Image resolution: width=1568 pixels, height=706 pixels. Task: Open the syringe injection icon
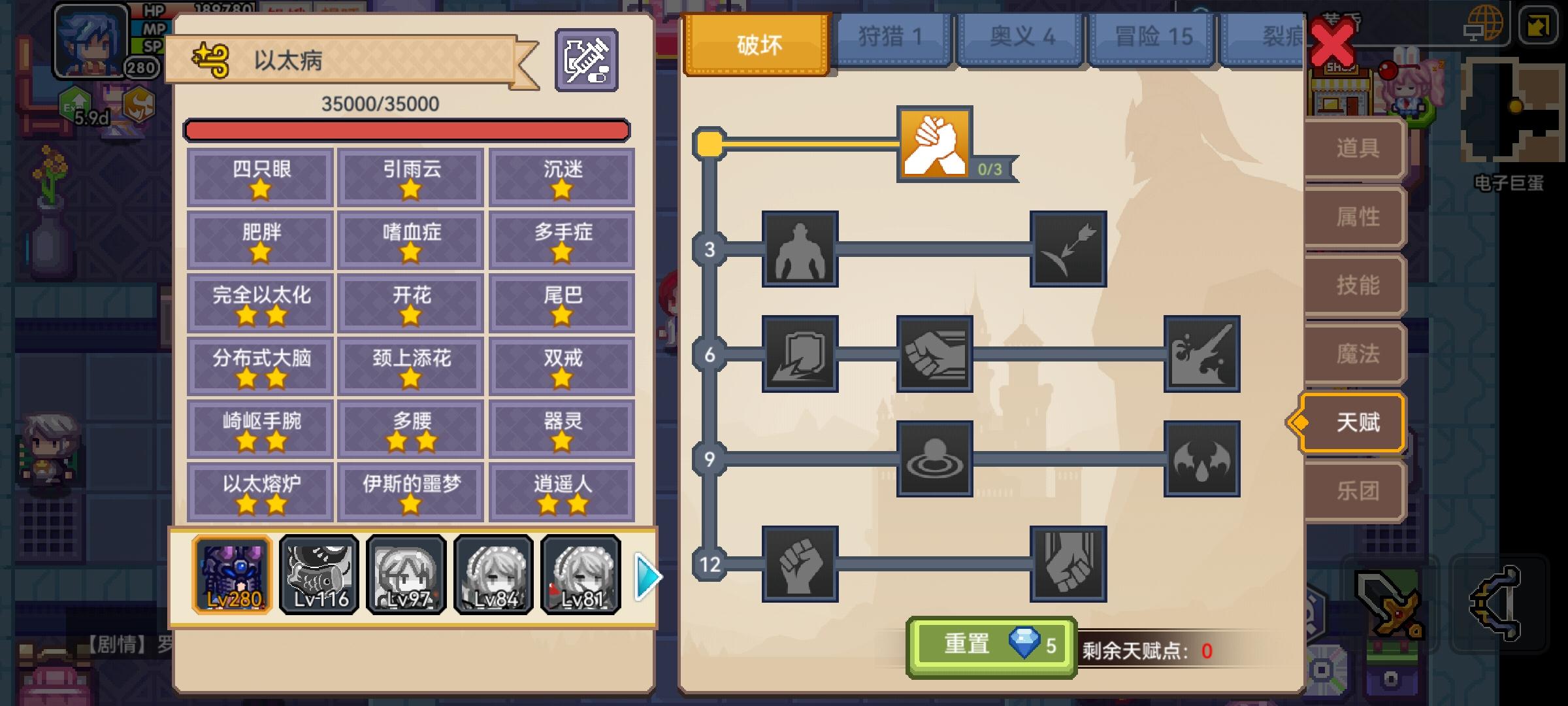[586, 61]
